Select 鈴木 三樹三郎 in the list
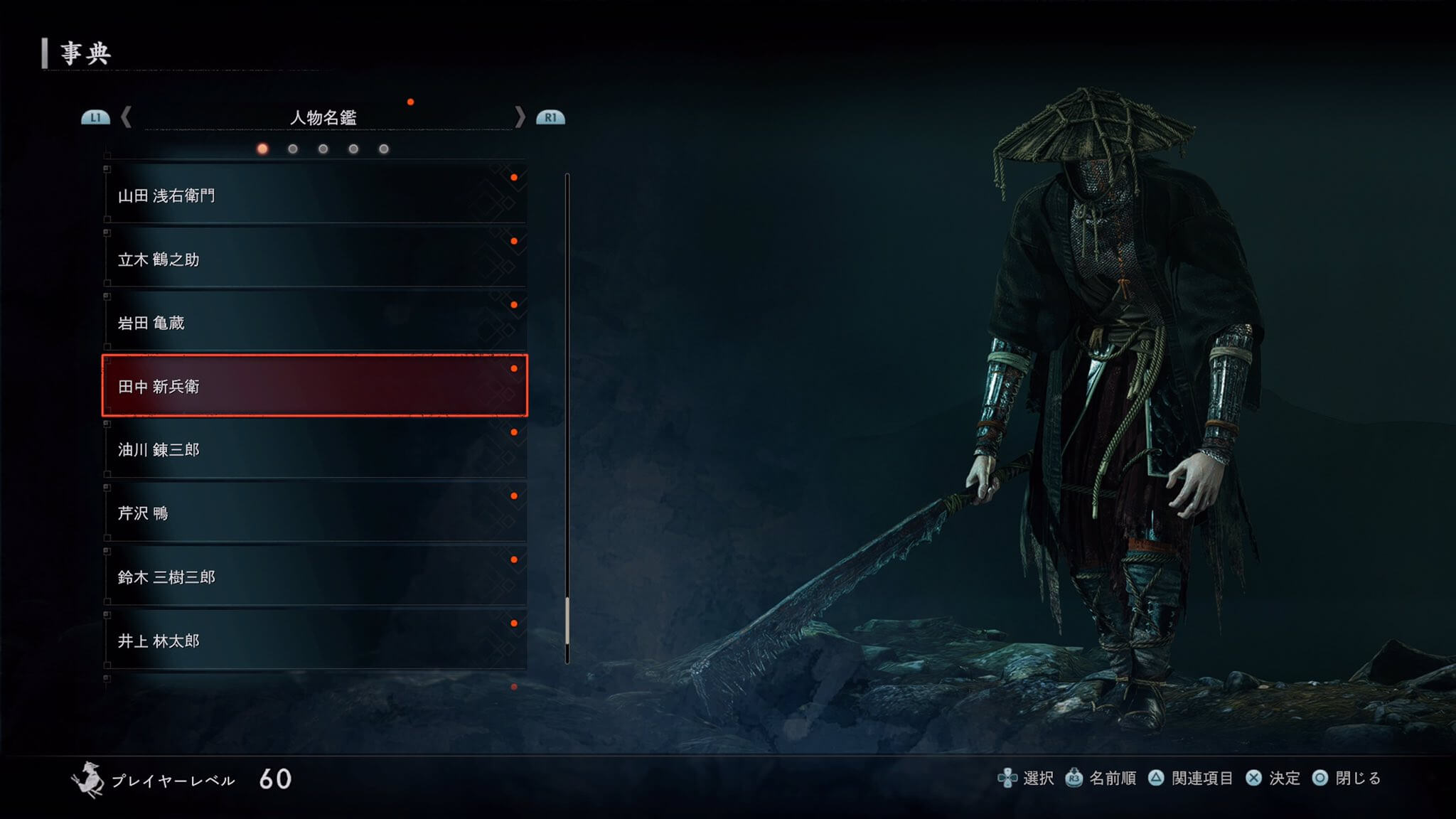This screenshot has height=819, width=1456. coord(314,577)
